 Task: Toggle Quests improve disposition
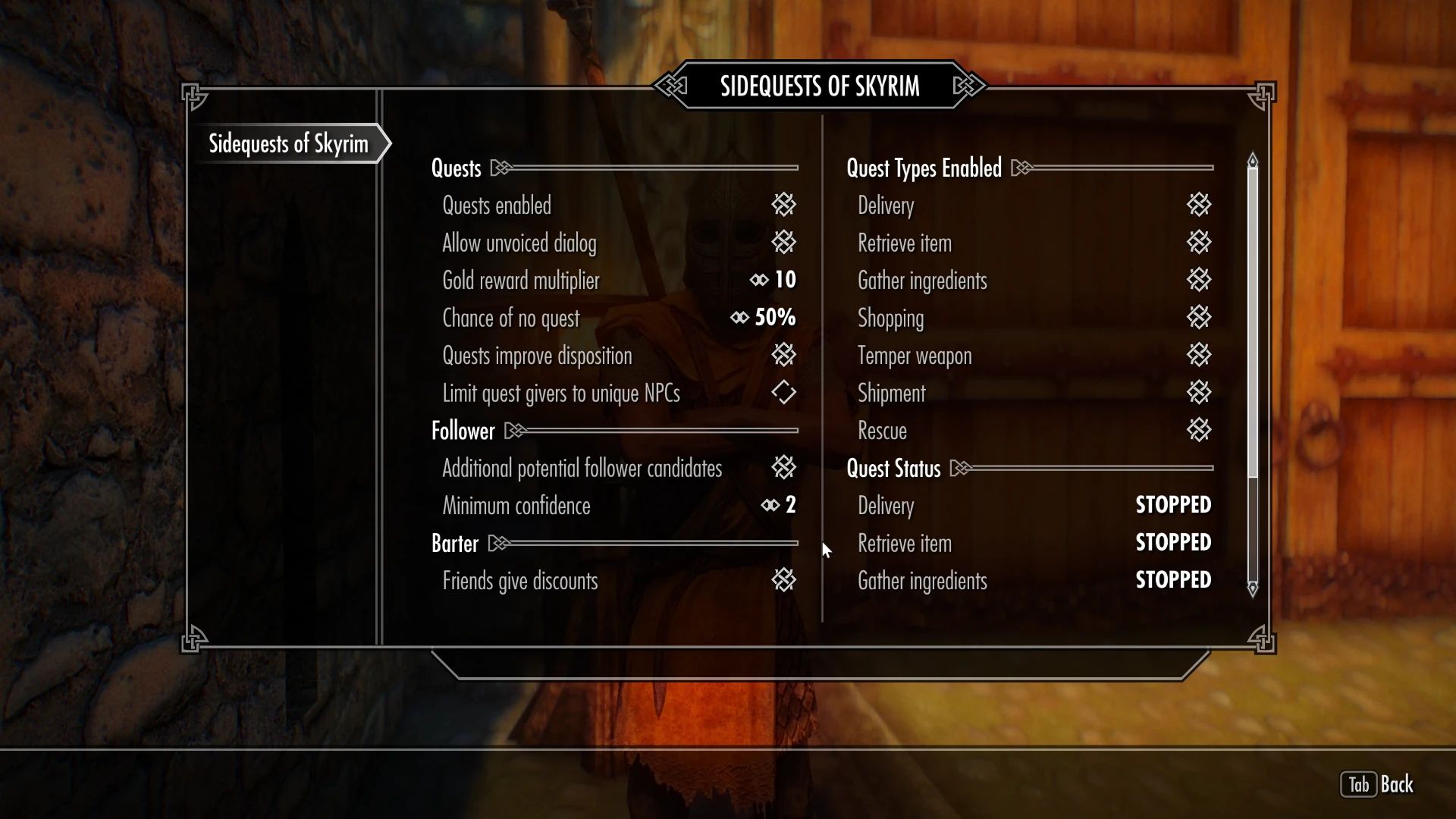click(785, 355)
